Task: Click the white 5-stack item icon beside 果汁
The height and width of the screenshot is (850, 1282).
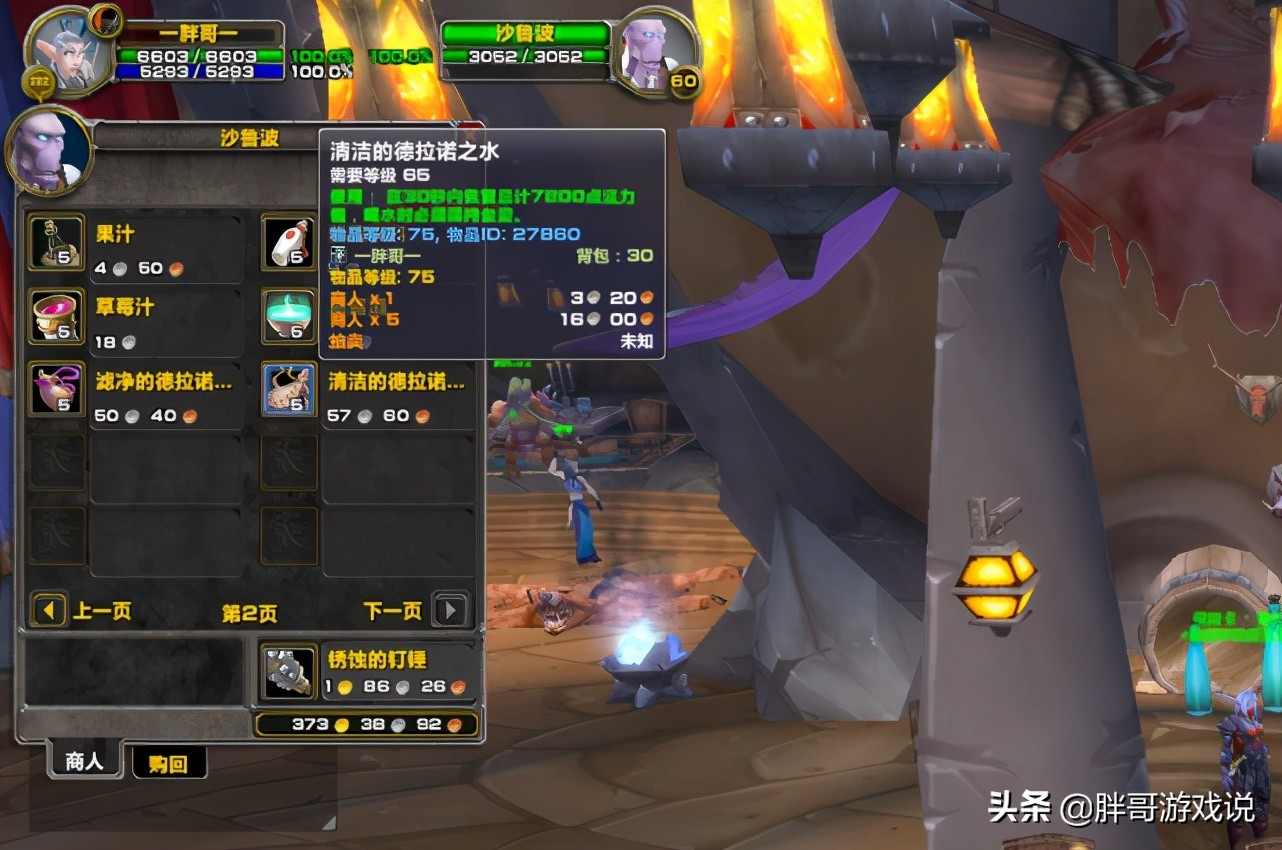Action: (288, 242)
